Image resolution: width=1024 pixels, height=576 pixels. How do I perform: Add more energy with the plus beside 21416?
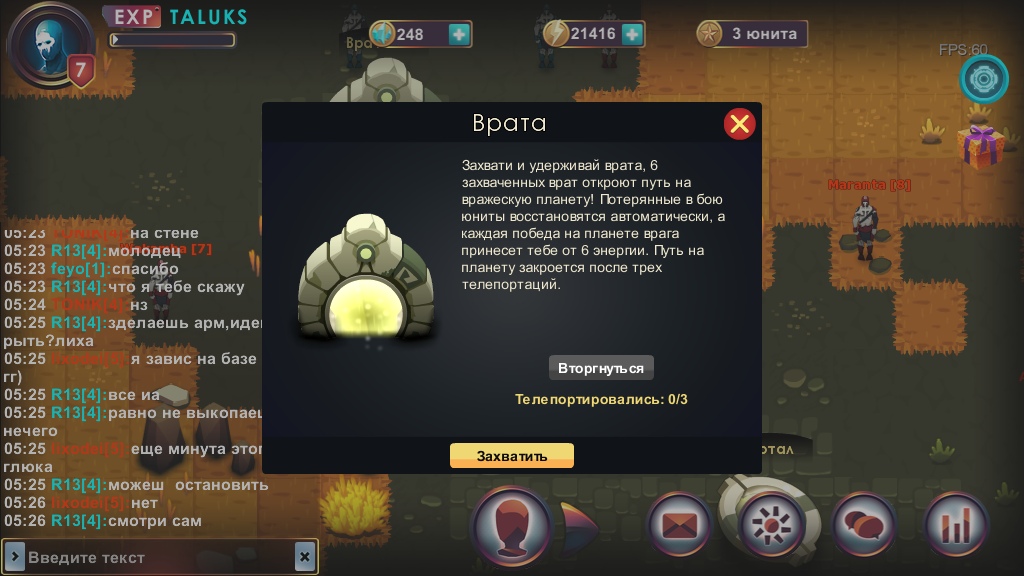[x=632, y=34]
